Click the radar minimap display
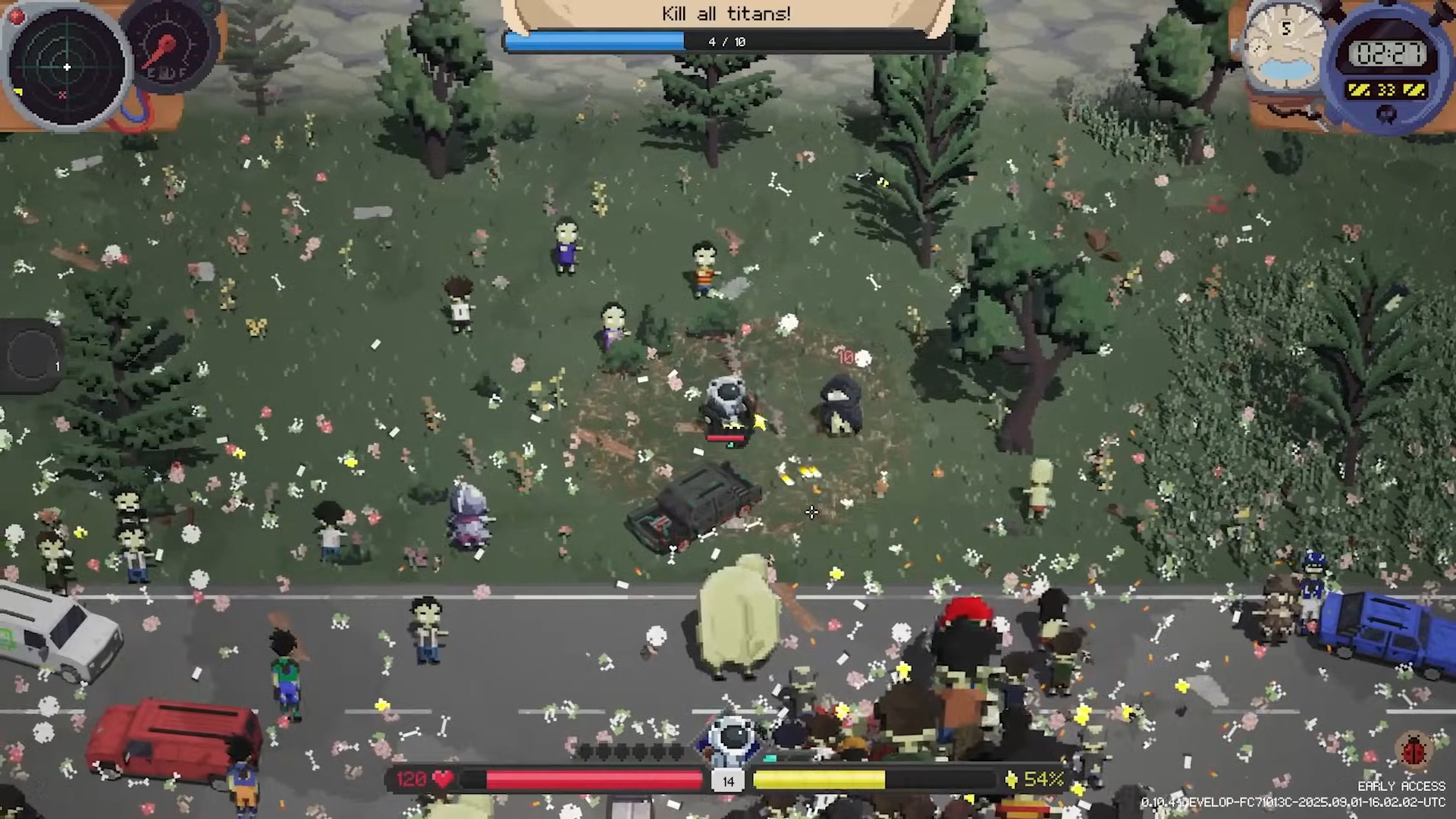Image resolution: width=1456 pixels, height=819 pixels. coord(67,68)
